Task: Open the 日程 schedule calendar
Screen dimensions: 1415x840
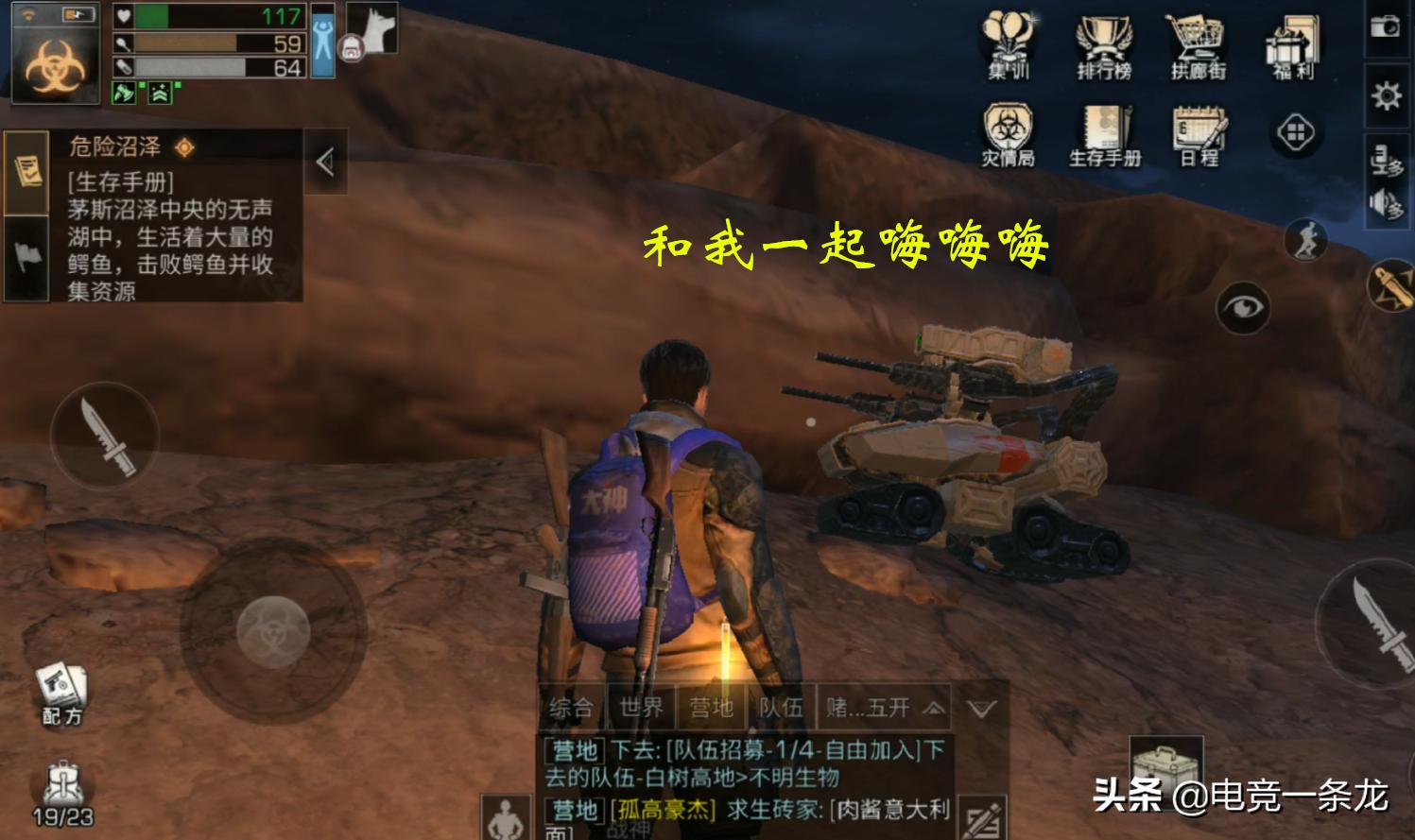Action: point(1199,134)
